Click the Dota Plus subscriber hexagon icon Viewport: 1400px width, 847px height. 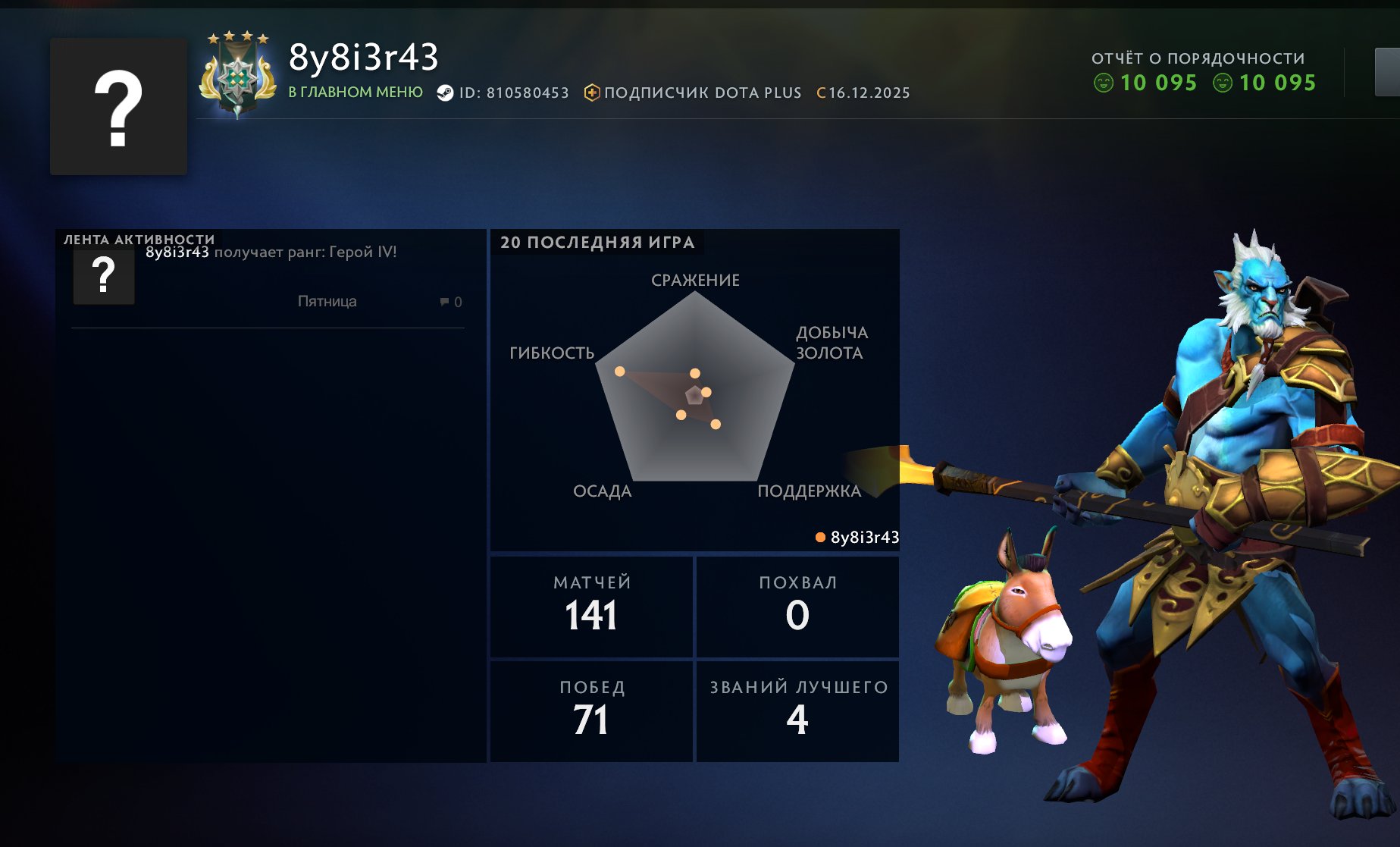[x=591, y=92]
